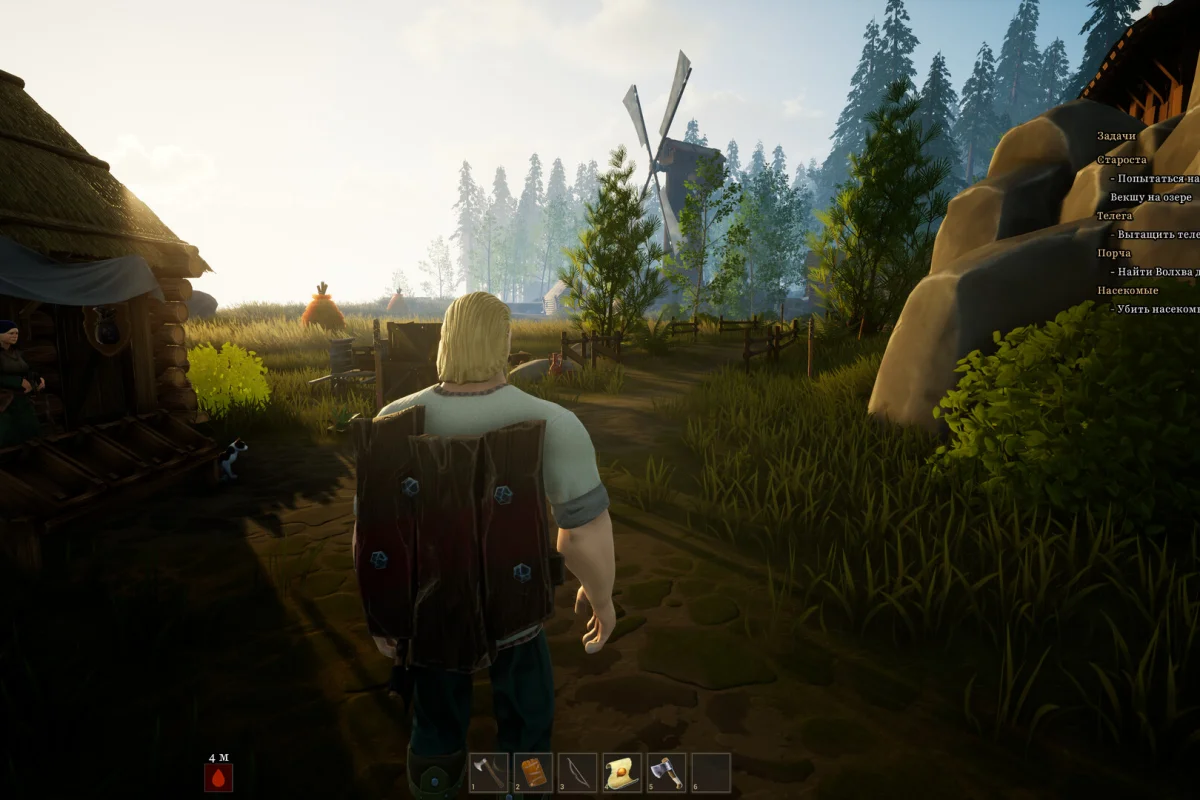Choose the orange book in slot 2

tap(533, 772)
